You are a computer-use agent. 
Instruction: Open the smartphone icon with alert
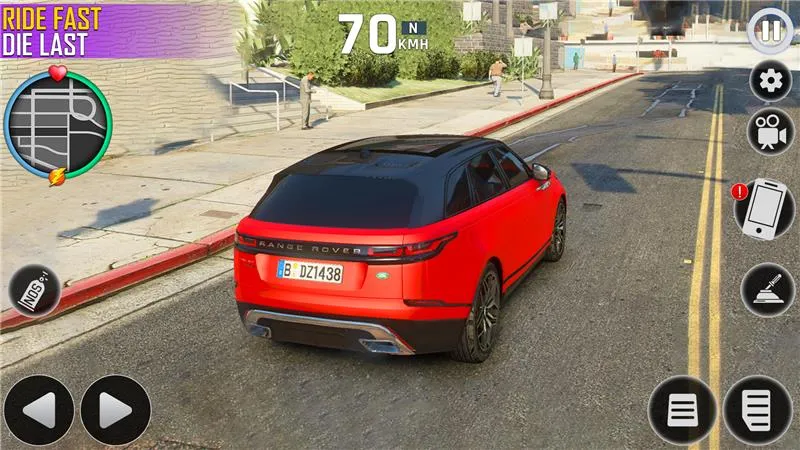[x=763, y=209]
